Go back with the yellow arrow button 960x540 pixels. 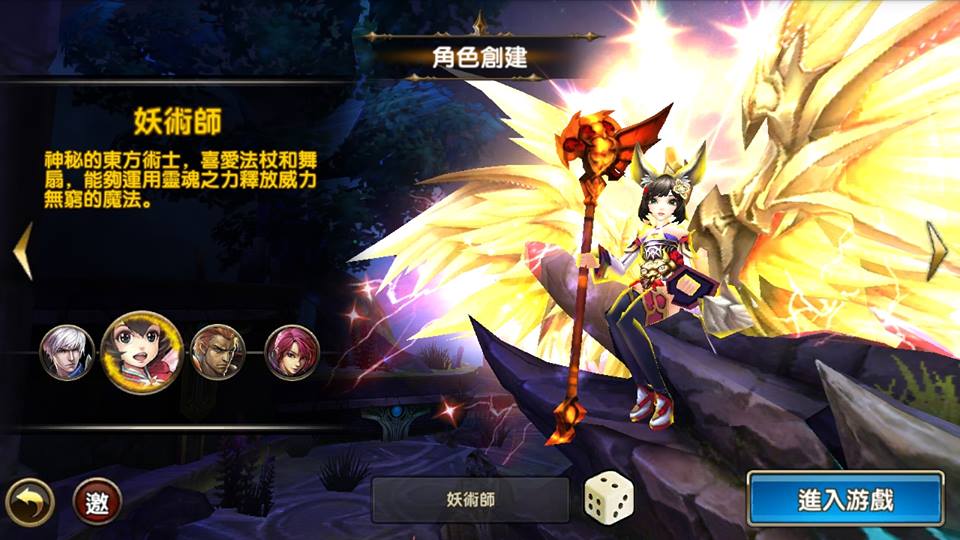30,502
